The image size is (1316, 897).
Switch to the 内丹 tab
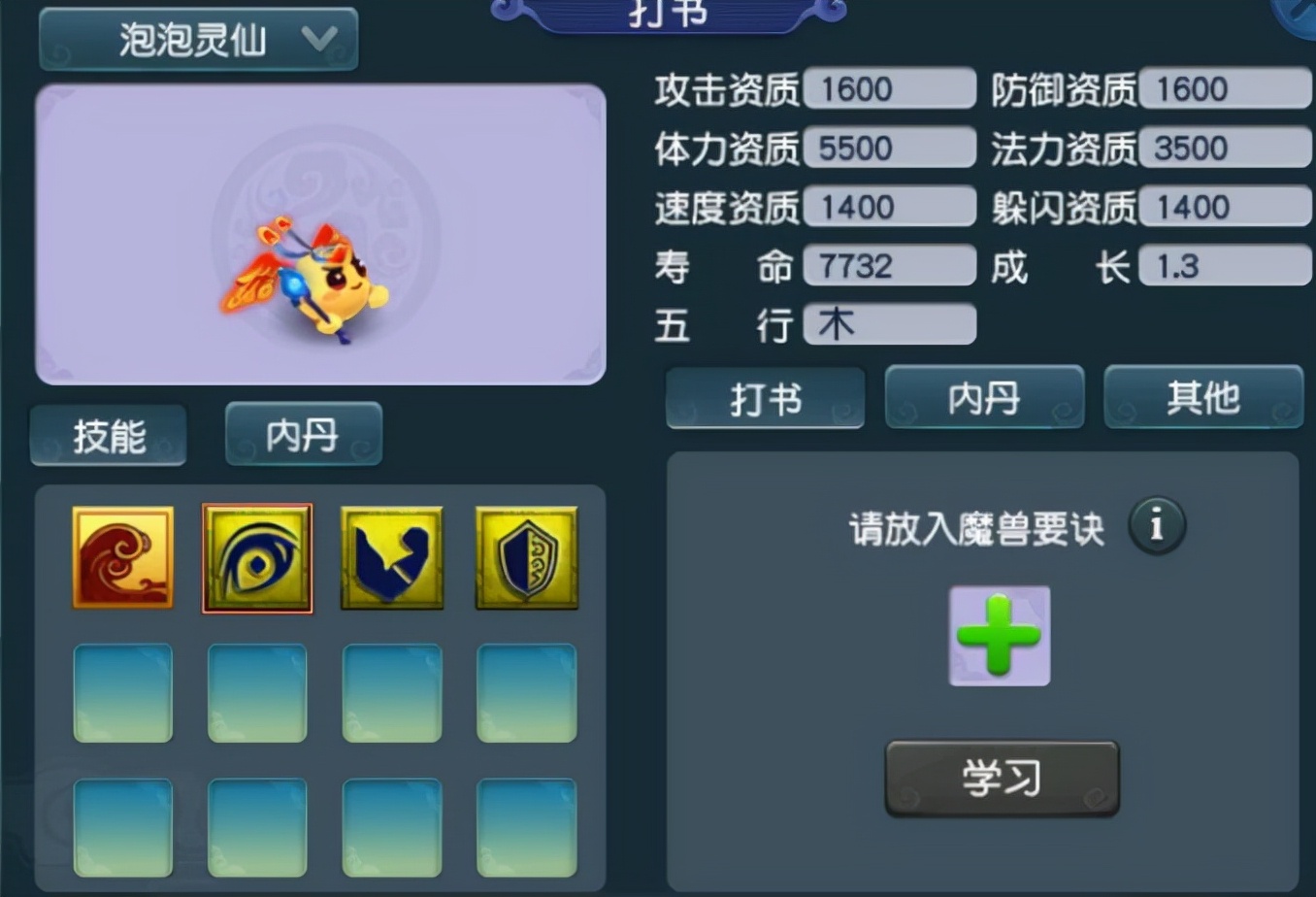tap(984, 398)
